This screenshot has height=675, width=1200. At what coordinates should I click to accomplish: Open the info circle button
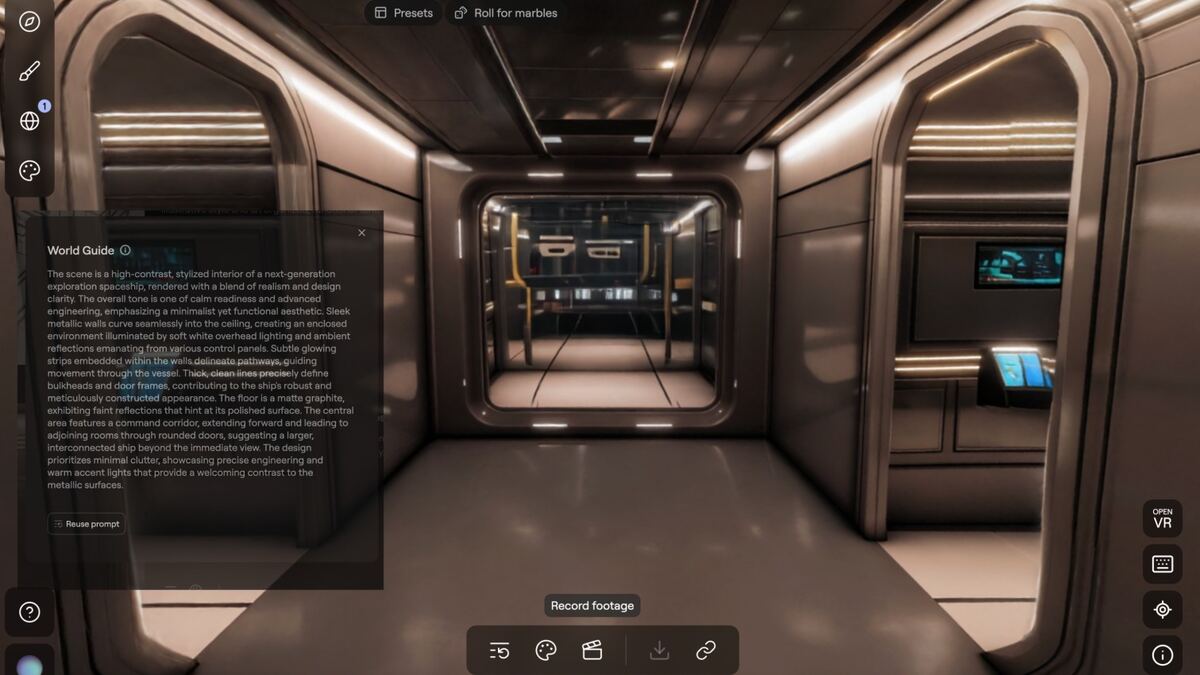pyautogui.click(x=1162, y=655)
